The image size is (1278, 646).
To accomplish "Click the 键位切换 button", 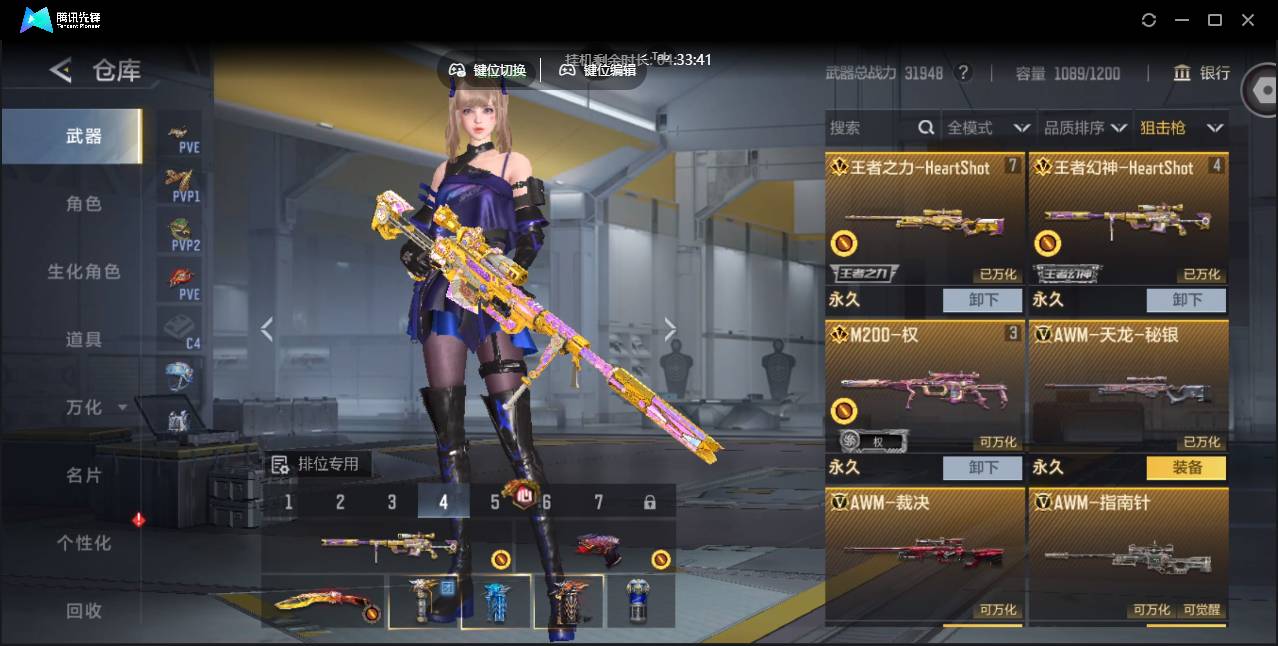I will pyautogui.click(x=488, y=70).
